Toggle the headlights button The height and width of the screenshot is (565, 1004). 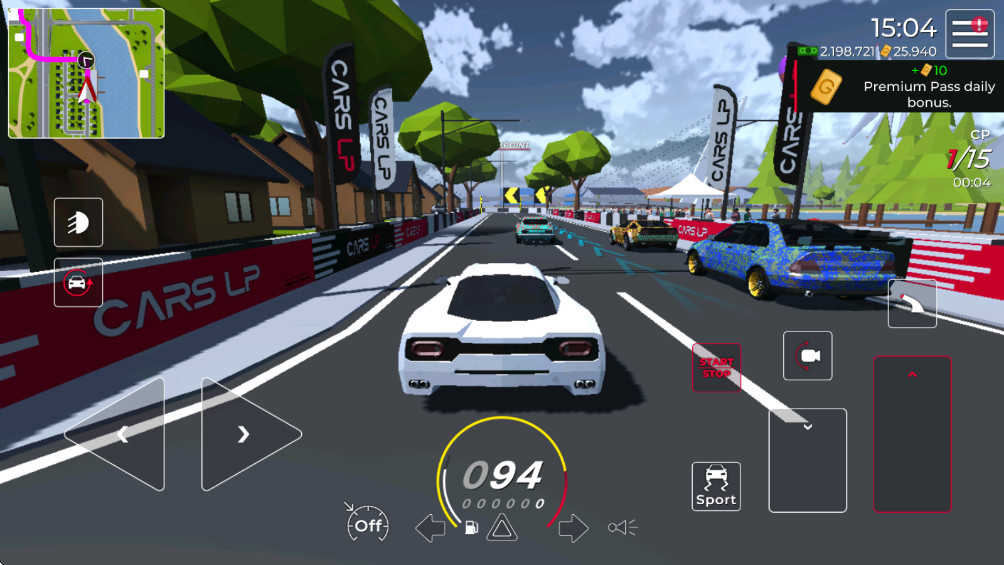coord(78,222)
